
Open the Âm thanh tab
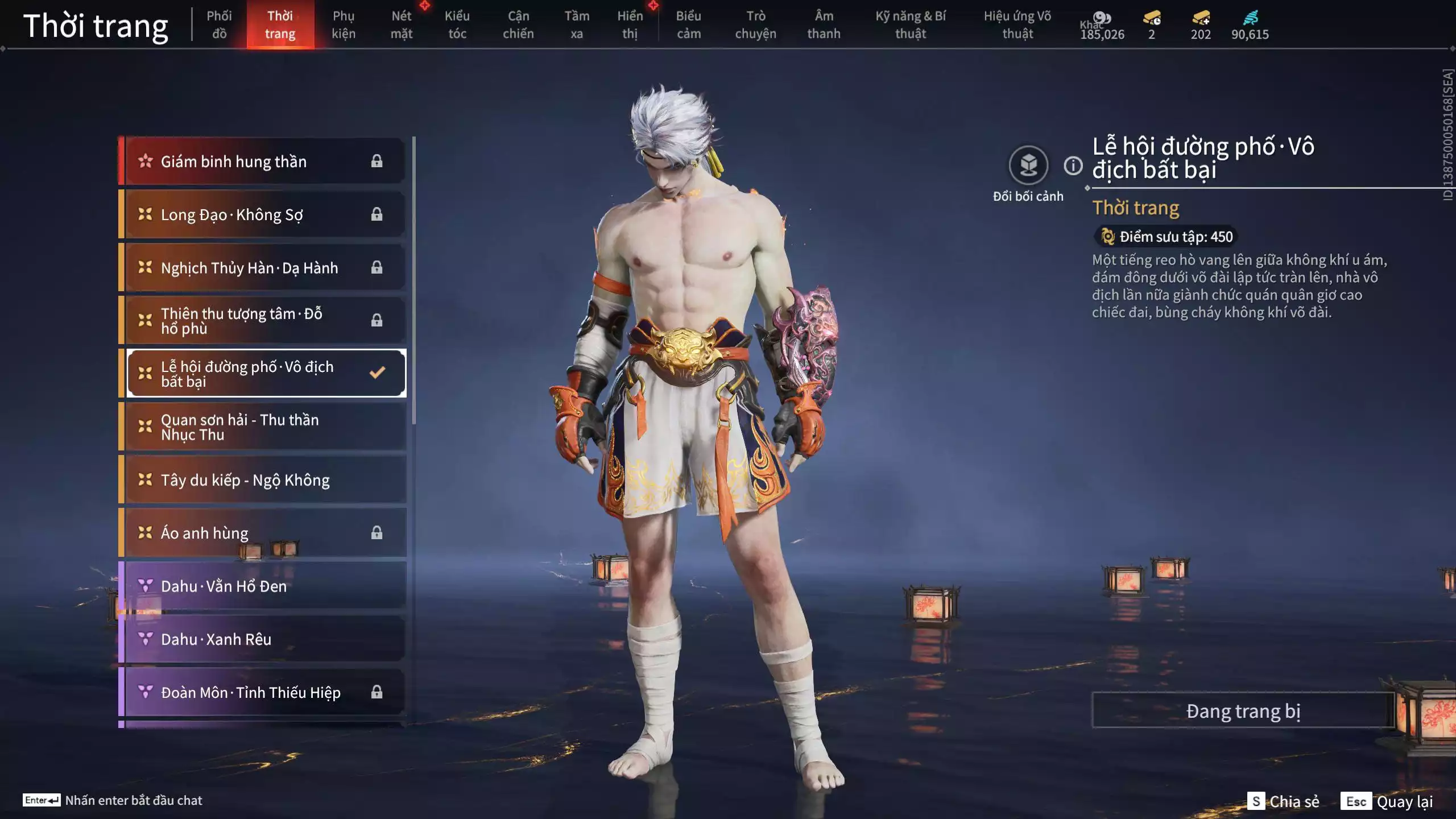[x=824, y=24]
